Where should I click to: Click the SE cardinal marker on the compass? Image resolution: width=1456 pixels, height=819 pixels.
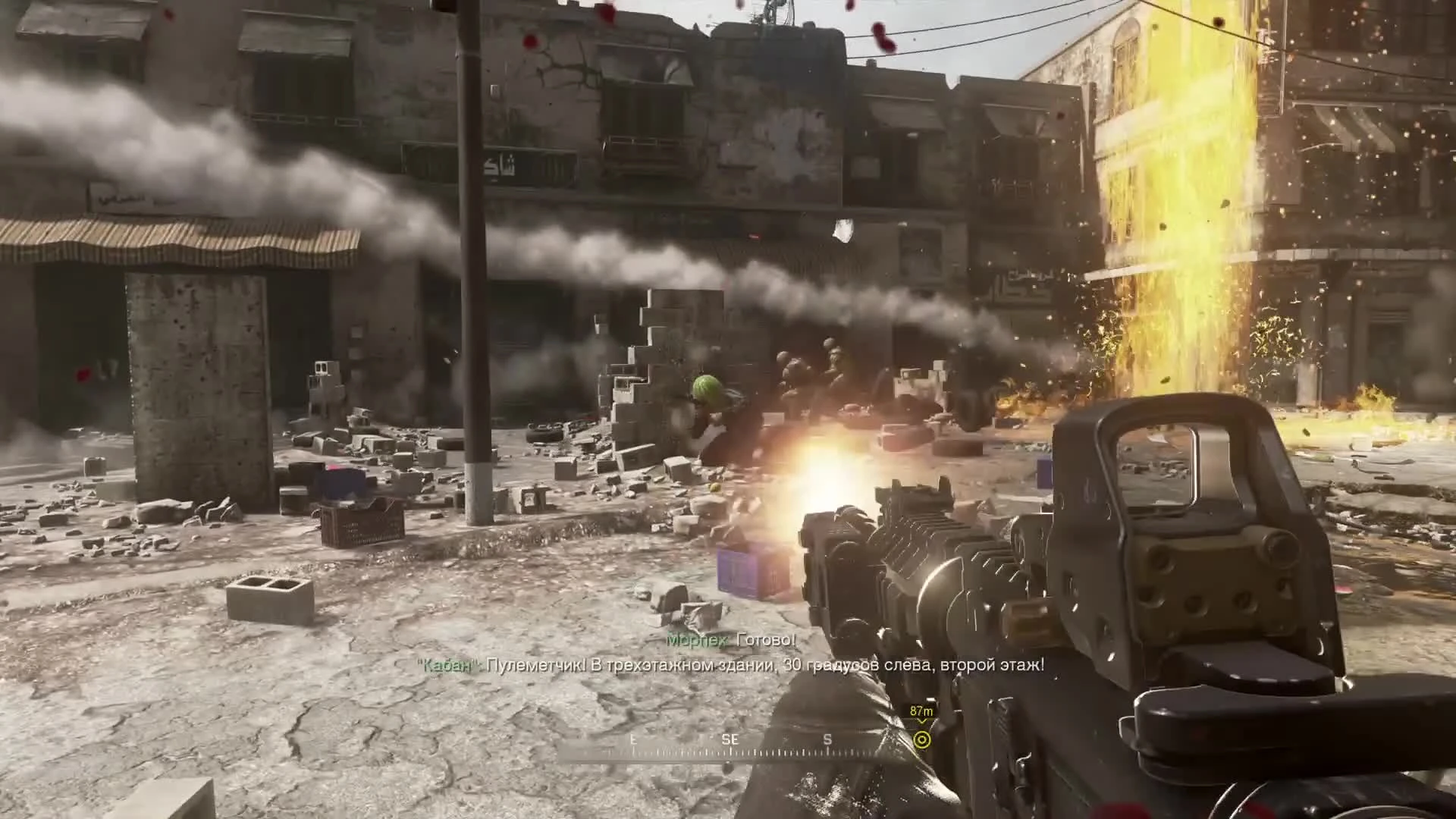click(x=730, y=739)
